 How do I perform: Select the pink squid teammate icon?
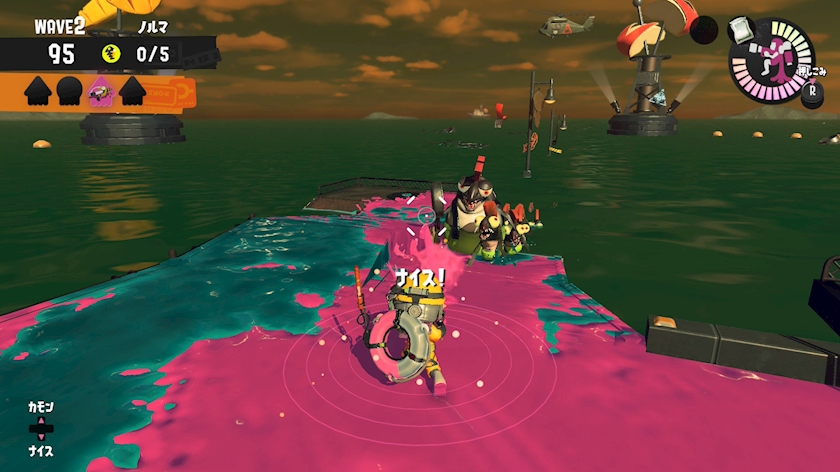pyautogui.click(x=101, y=91)
